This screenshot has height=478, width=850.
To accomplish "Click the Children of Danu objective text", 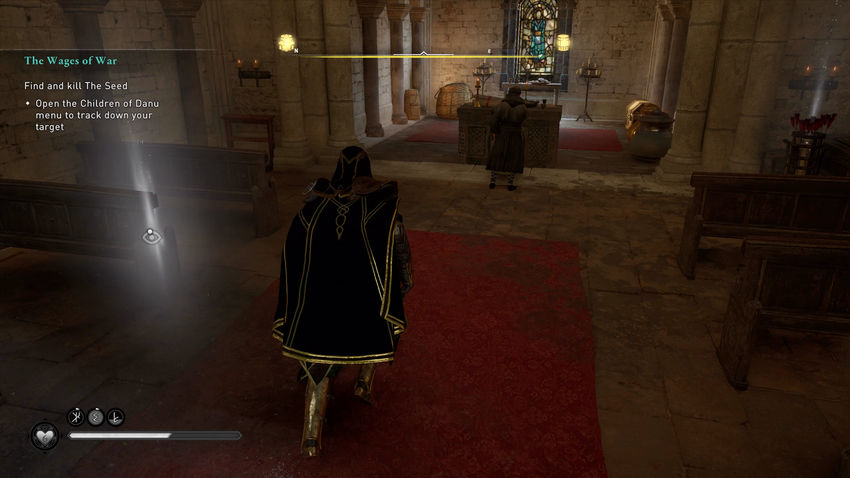I will (91, 110).
